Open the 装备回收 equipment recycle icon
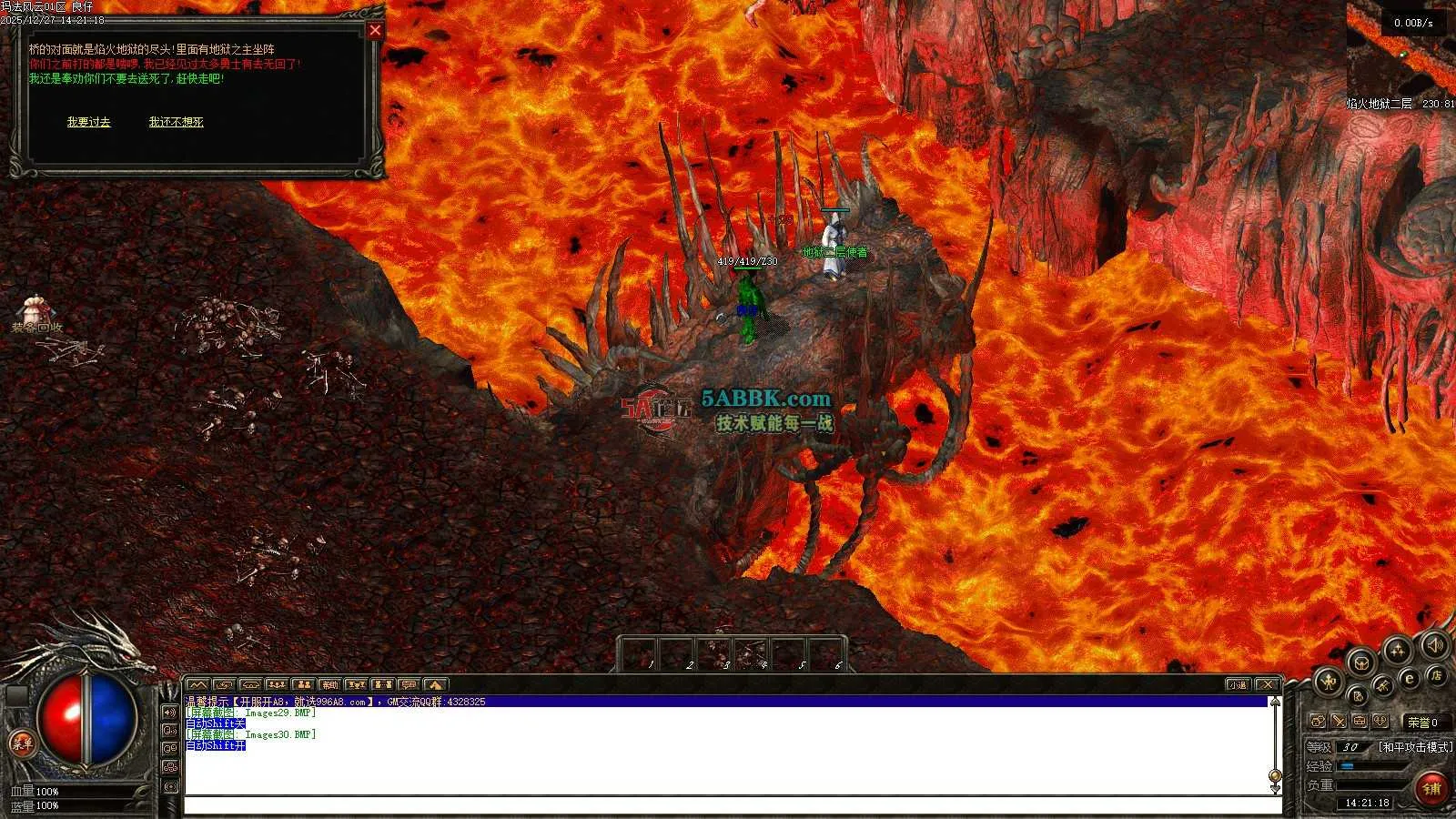Viewport: 1456px width, 819px height. (x=35, y=313)
